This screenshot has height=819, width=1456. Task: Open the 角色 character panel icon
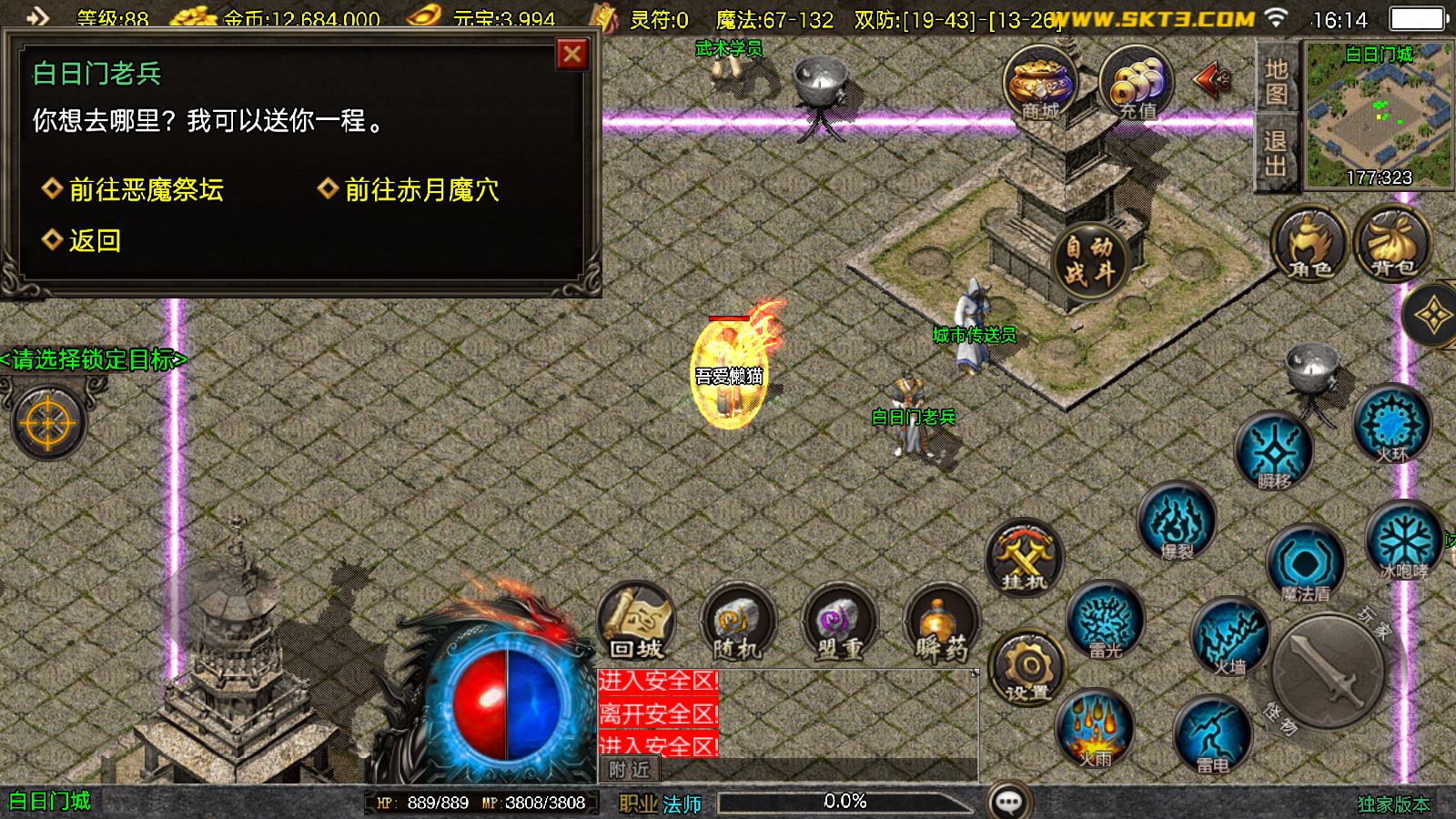(x=1308, y=244)
